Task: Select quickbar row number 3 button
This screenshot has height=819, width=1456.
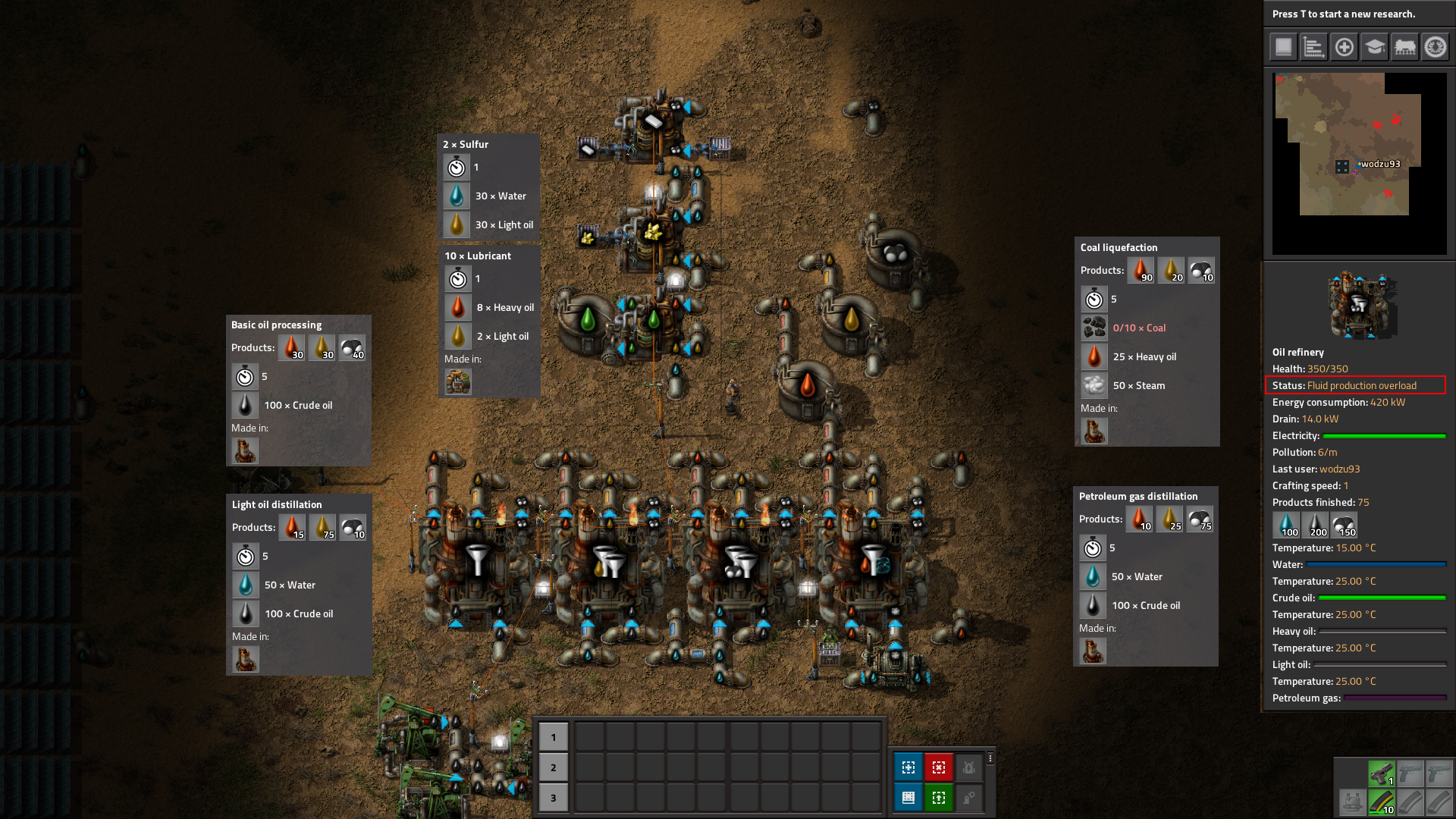Action: [553, 798]
